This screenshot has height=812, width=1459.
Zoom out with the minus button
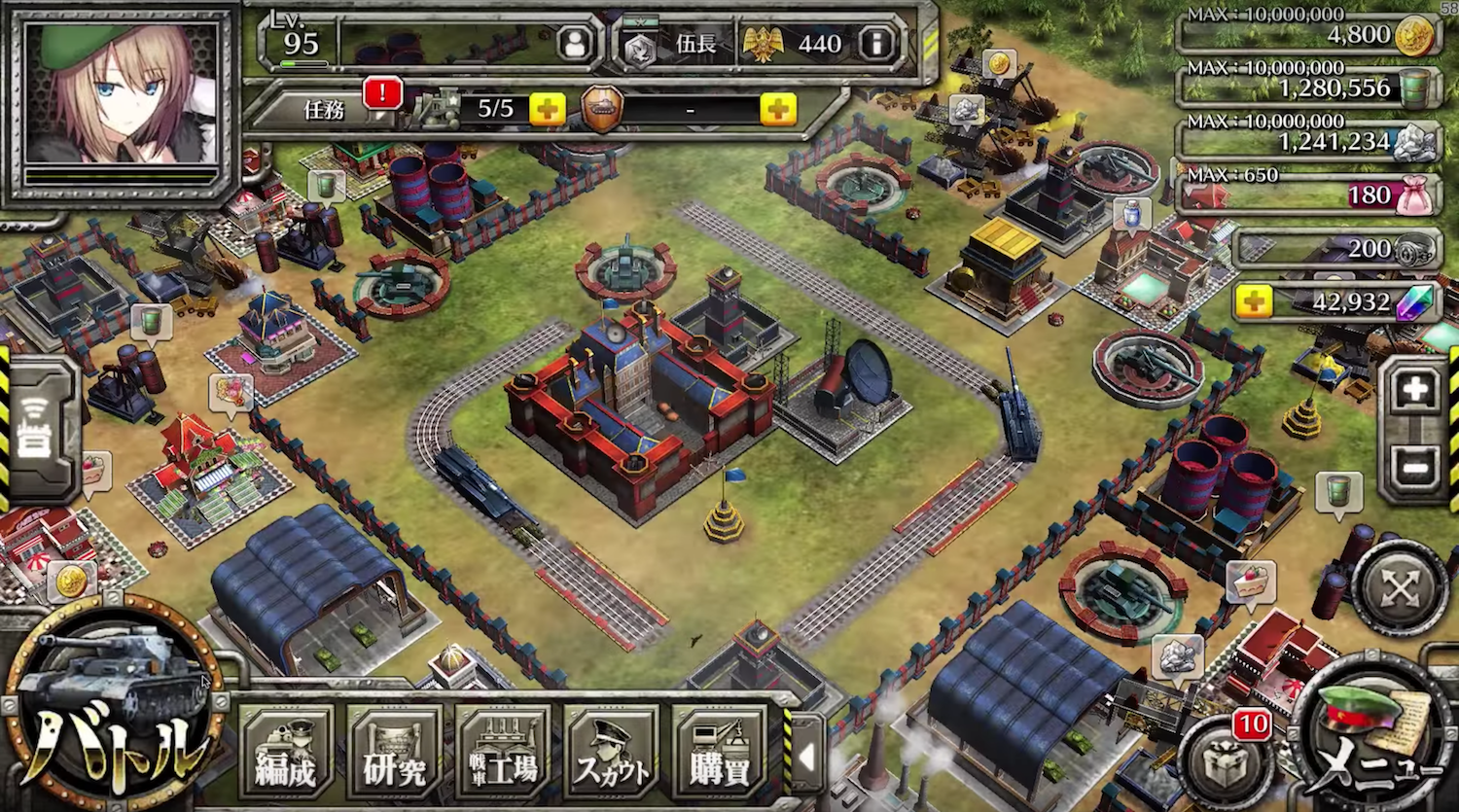[1414, 468]
